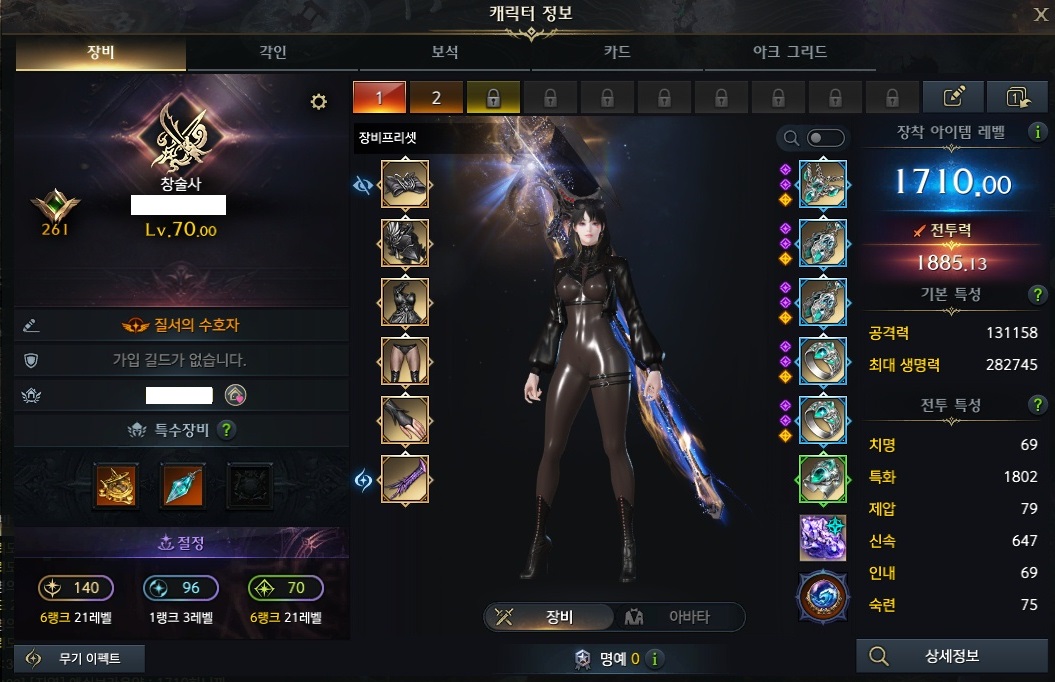The width and height of the screenshot is (1055, 682).
Task: Show item level info icon
Action: 1039,132
